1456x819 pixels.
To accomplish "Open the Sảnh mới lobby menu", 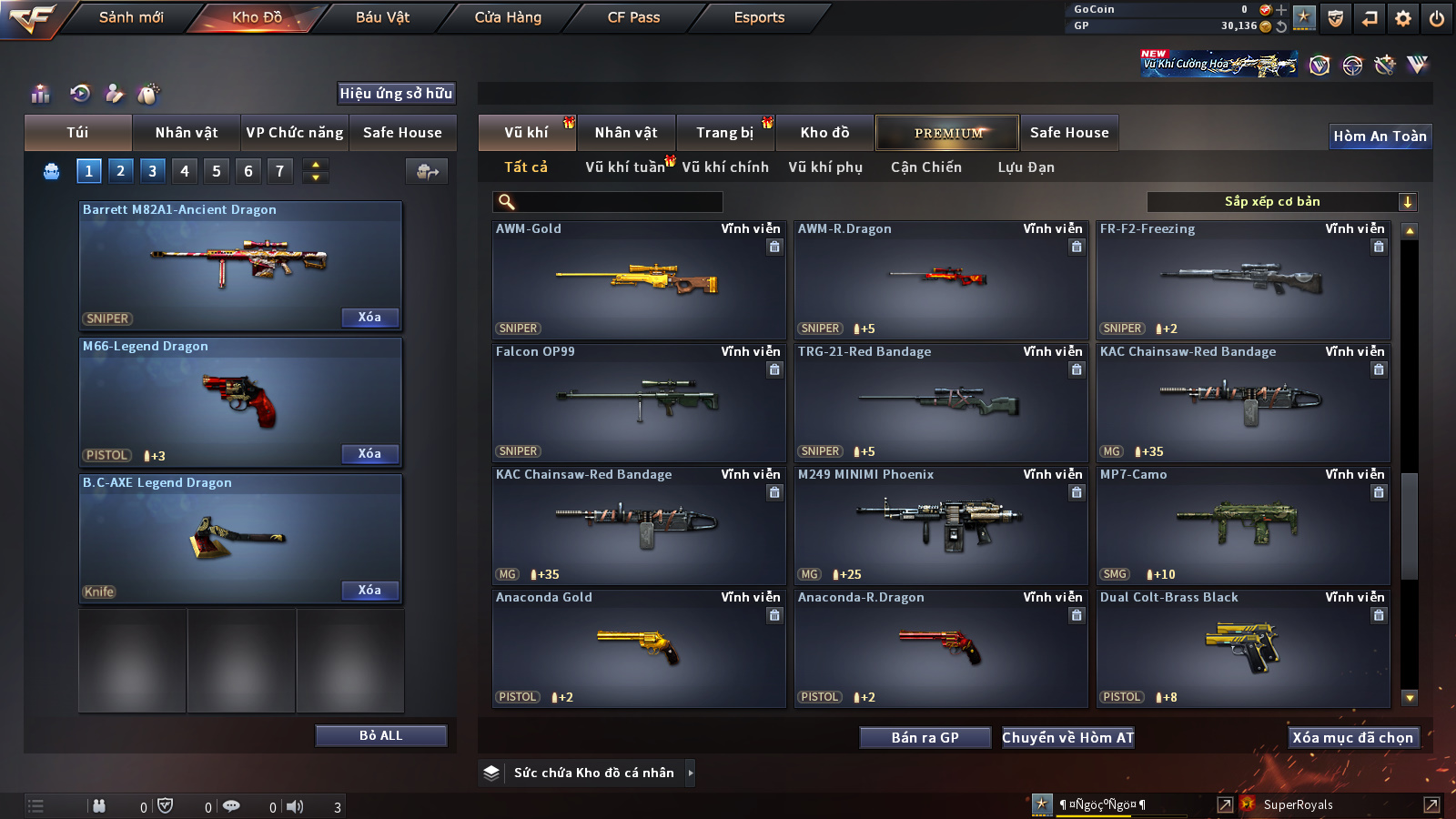I will click(x=131, y=17).
